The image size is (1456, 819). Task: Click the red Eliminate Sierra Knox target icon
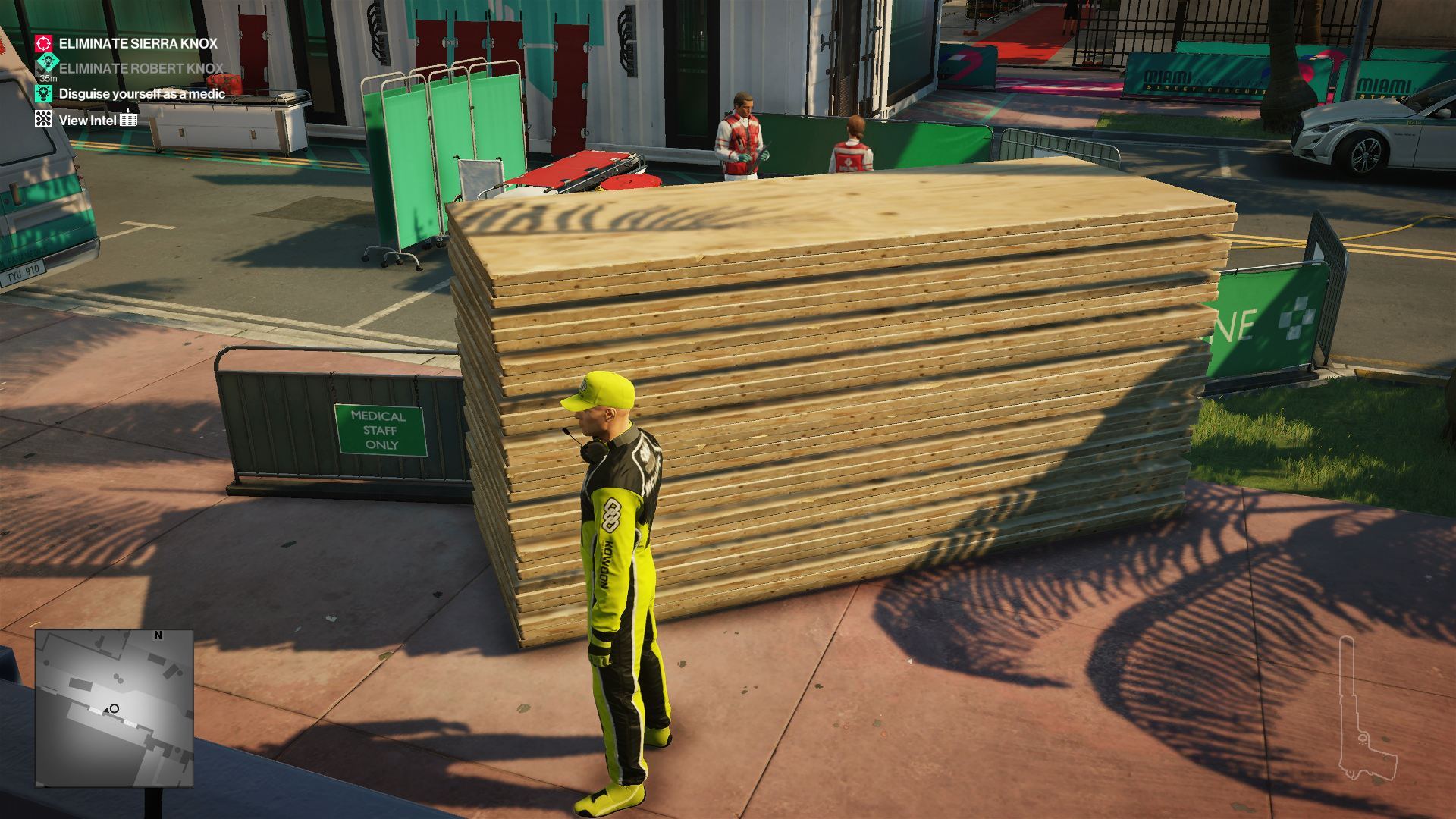(x=43, y=44)
